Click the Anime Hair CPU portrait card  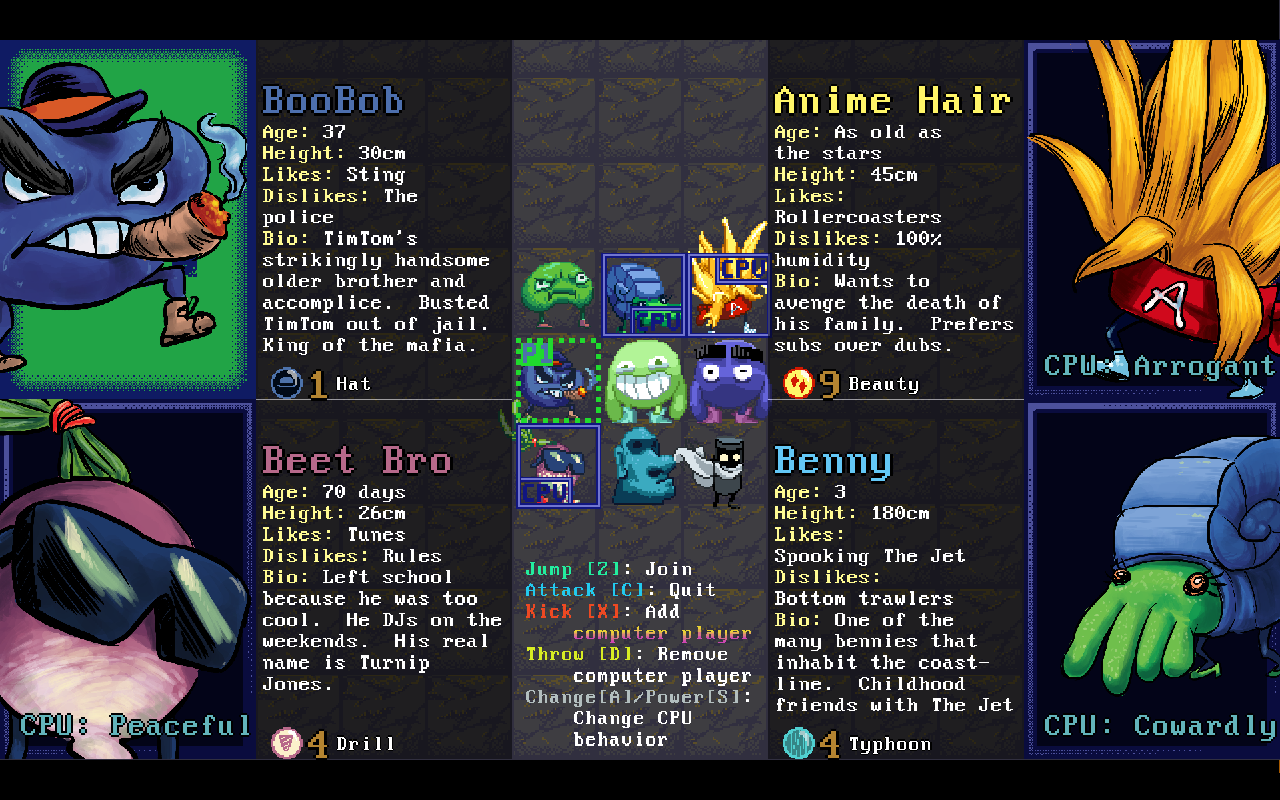pos(1152,218)
